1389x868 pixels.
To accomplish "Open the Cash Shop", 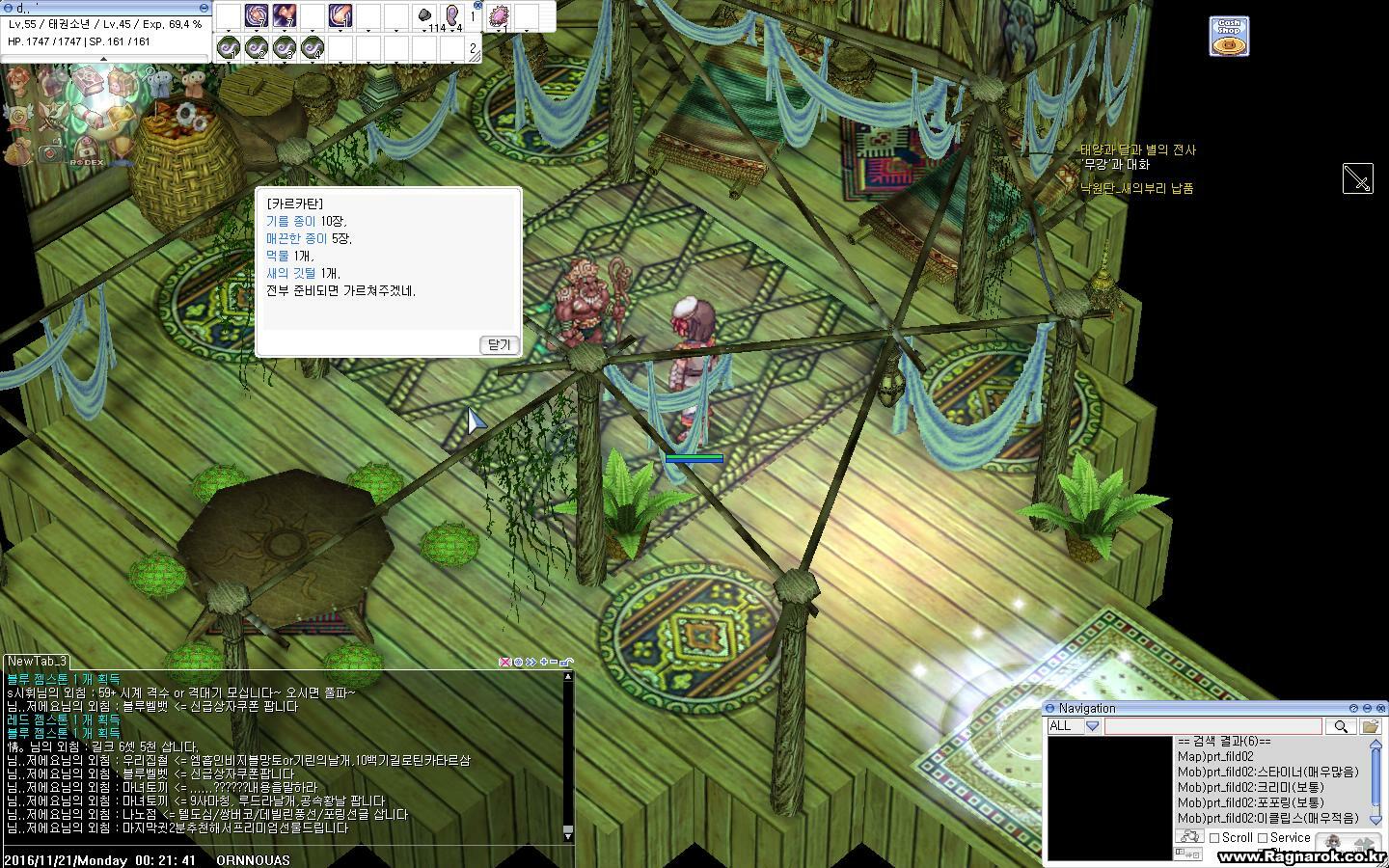I will [1229, 37].
